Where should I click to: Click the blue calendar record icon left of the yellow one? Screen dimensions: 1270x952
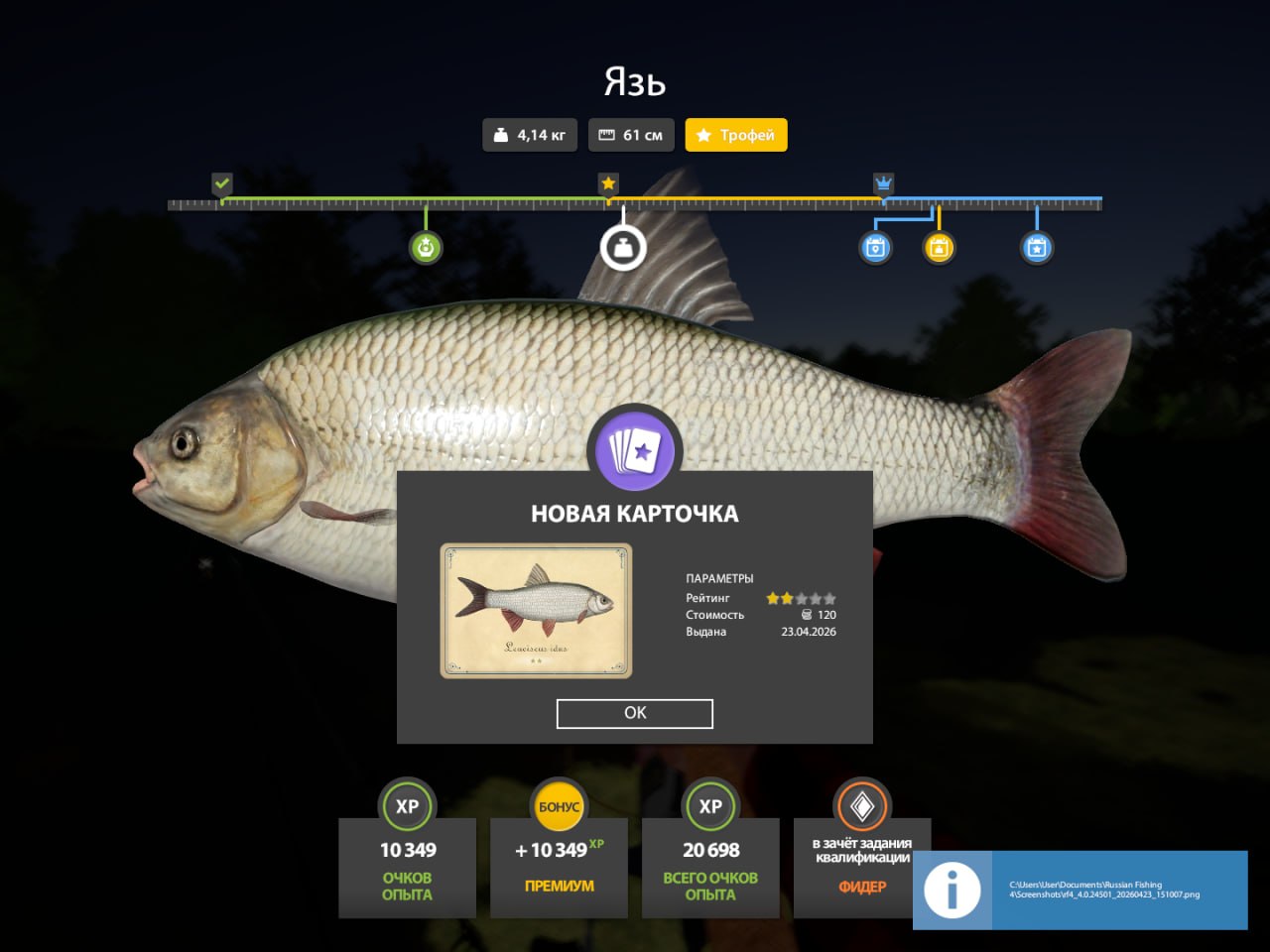tap(875, 248)
